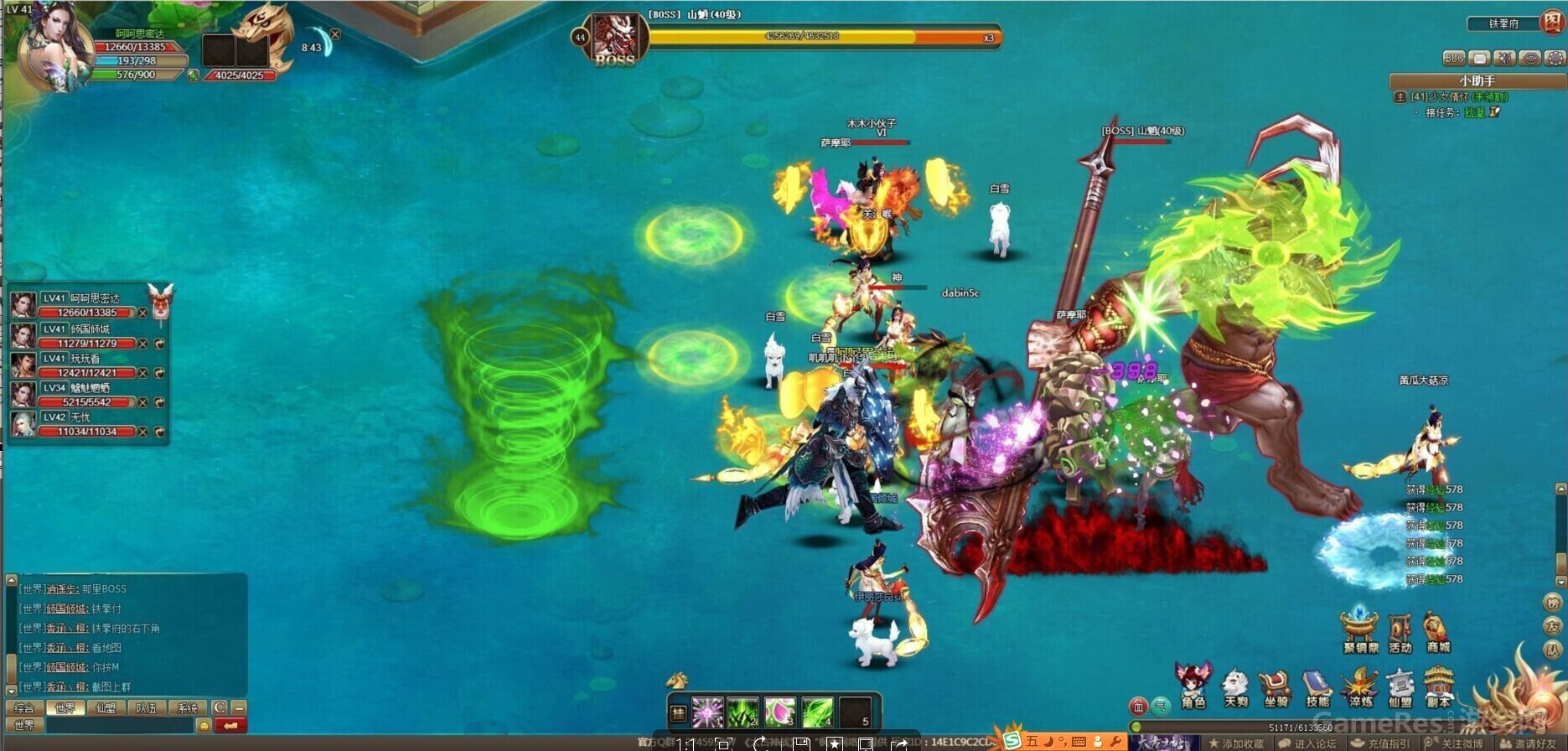Viewport: 1568px width, 751px height.
Task: Open the 榜 ranking button
Action: [x=1553, y=603]
